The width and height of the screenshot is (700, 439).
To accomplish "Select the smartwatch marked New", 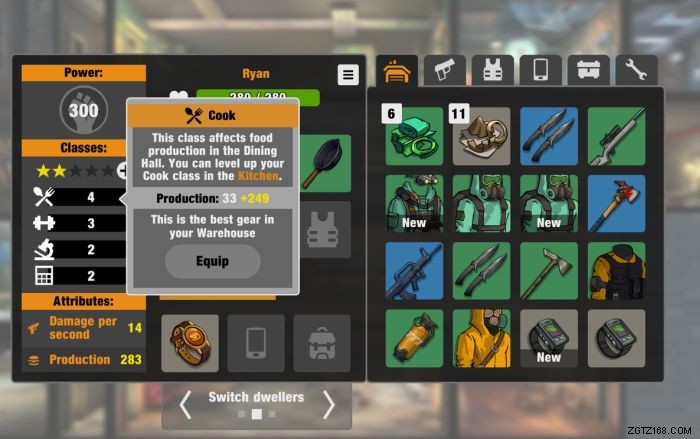I will coord(549,338).
